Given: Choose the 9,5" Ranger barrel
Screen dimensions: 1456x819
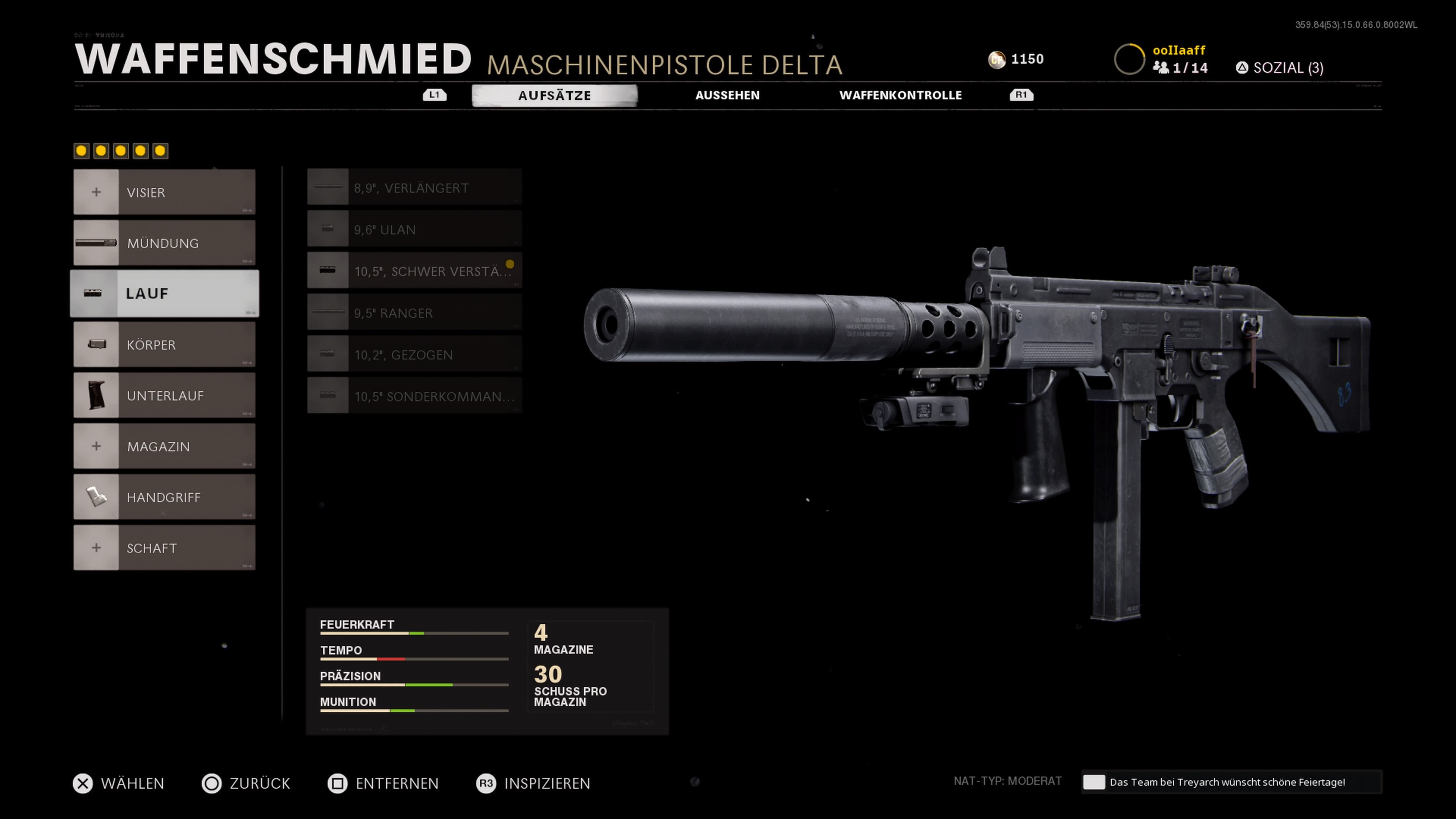Looking at the screenshot, I should click(414, 312).
